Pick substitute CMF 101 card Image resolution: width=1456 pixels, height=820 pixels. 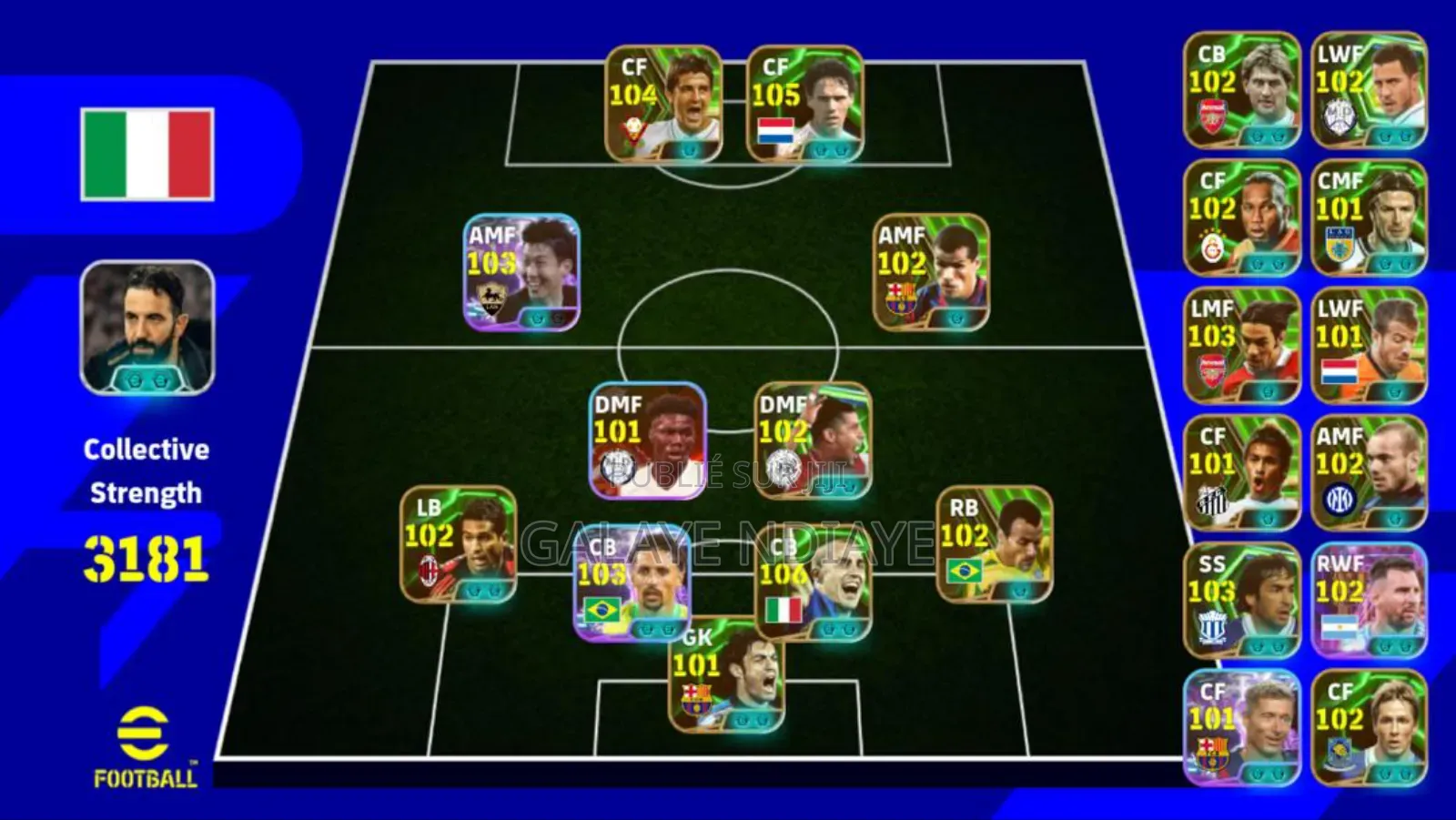(x=1369, y=218)
